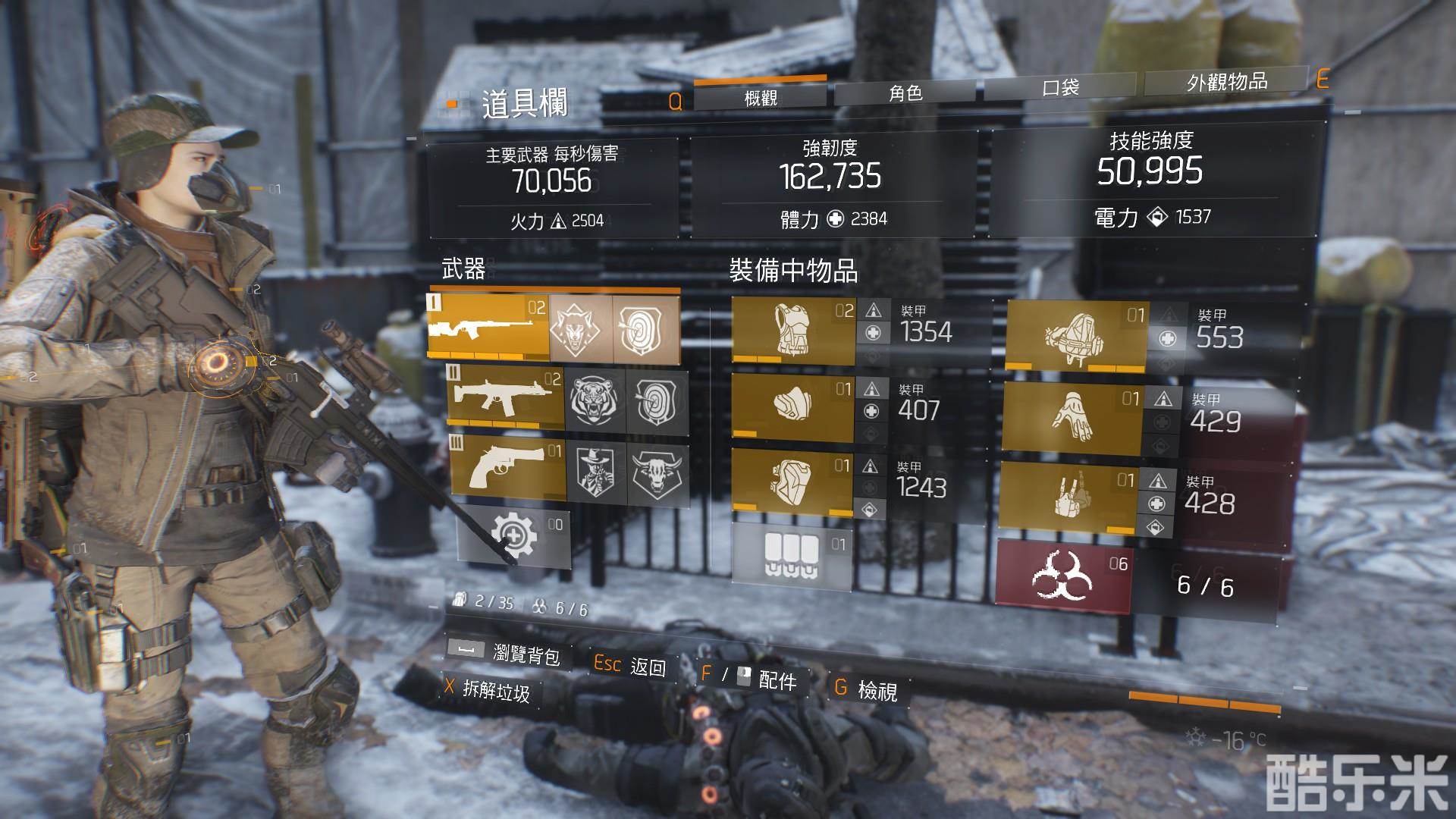Click 拆解垃圾 to dismantle junk

coord(496,690)
